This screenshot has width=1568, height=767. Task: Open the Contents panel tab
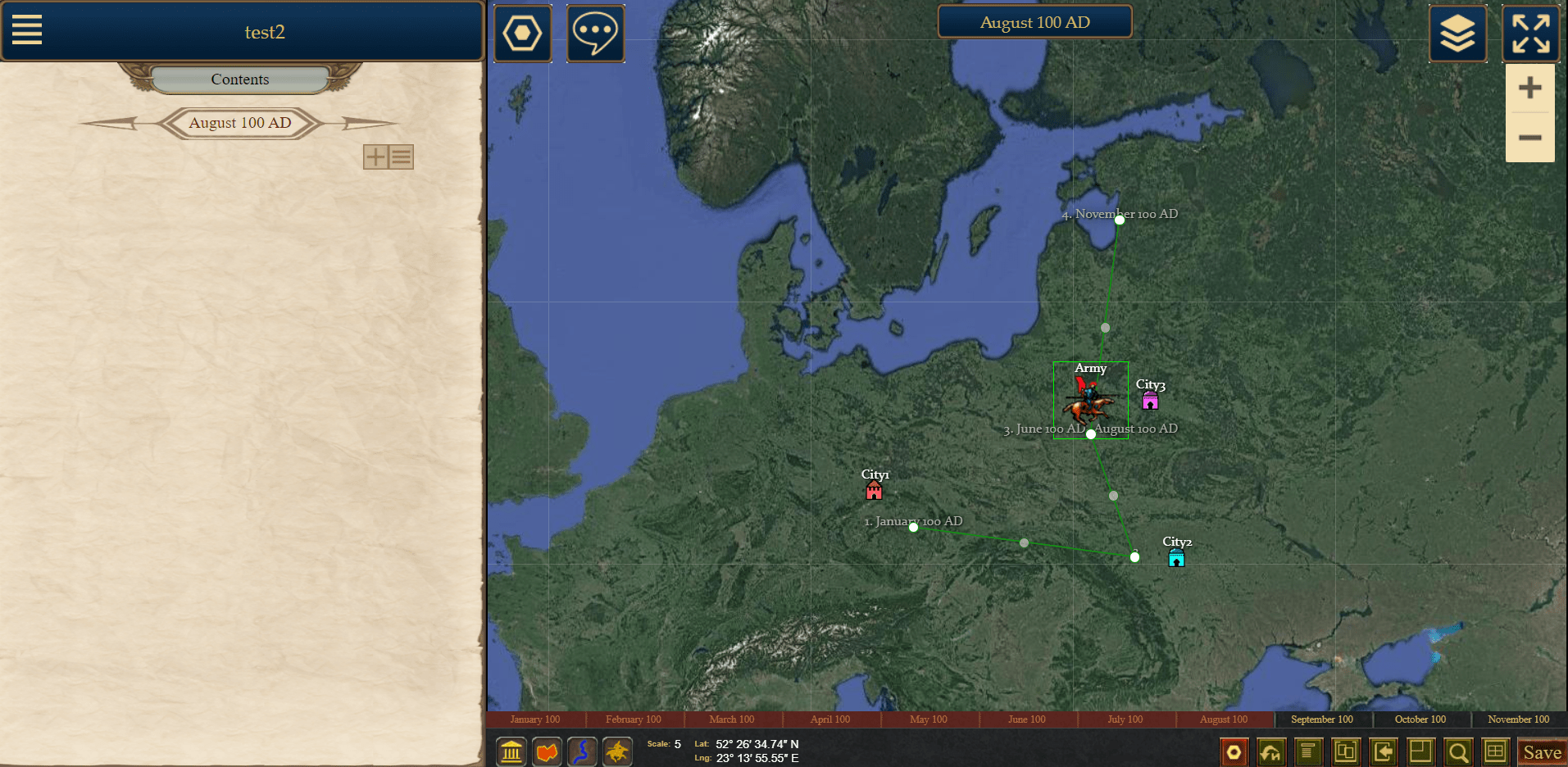239,79
